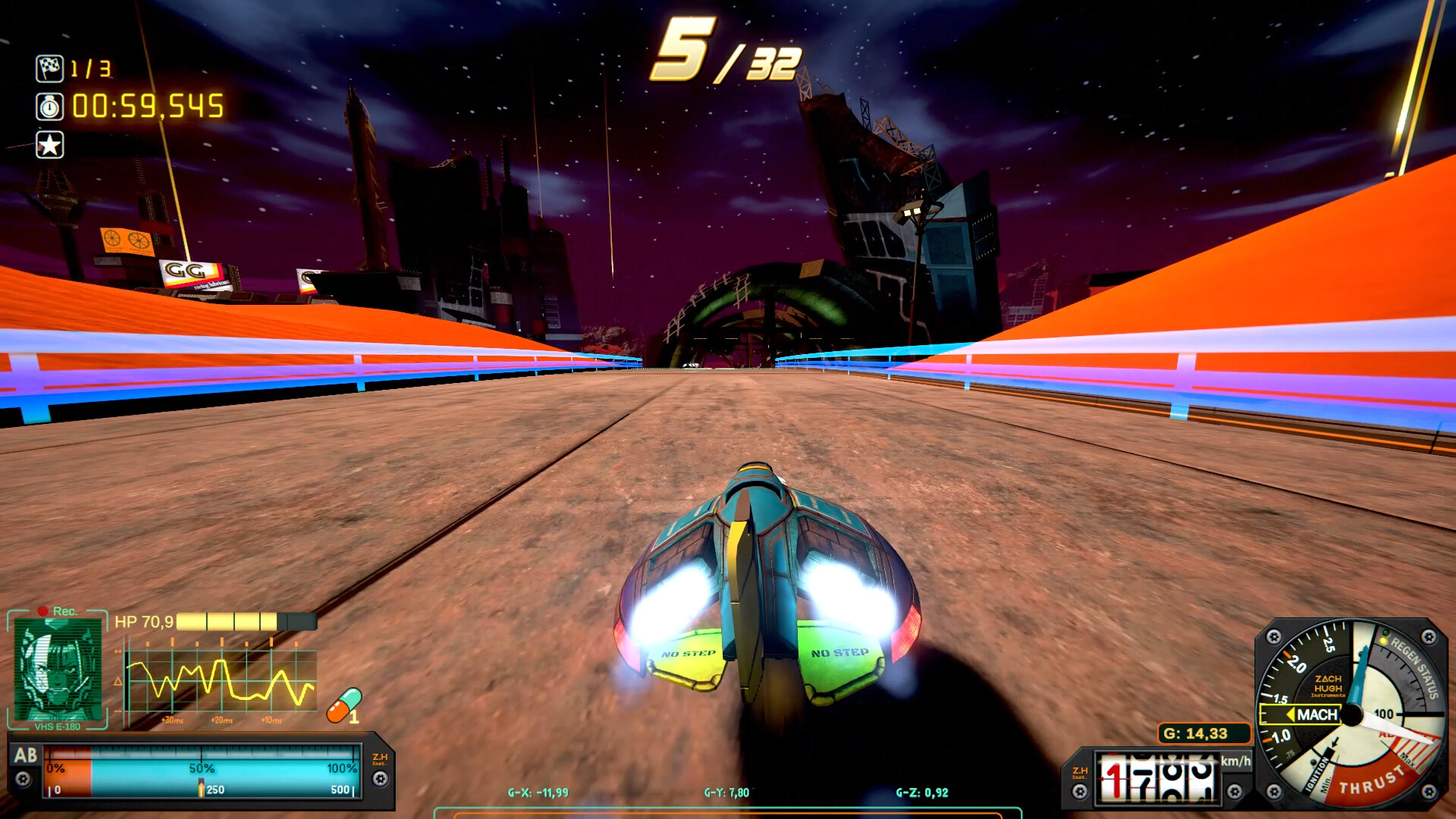The width and height of the screenshot is (1456, 819).
Task: Click the checkered flag lap icon
Action: pos(49,68)
